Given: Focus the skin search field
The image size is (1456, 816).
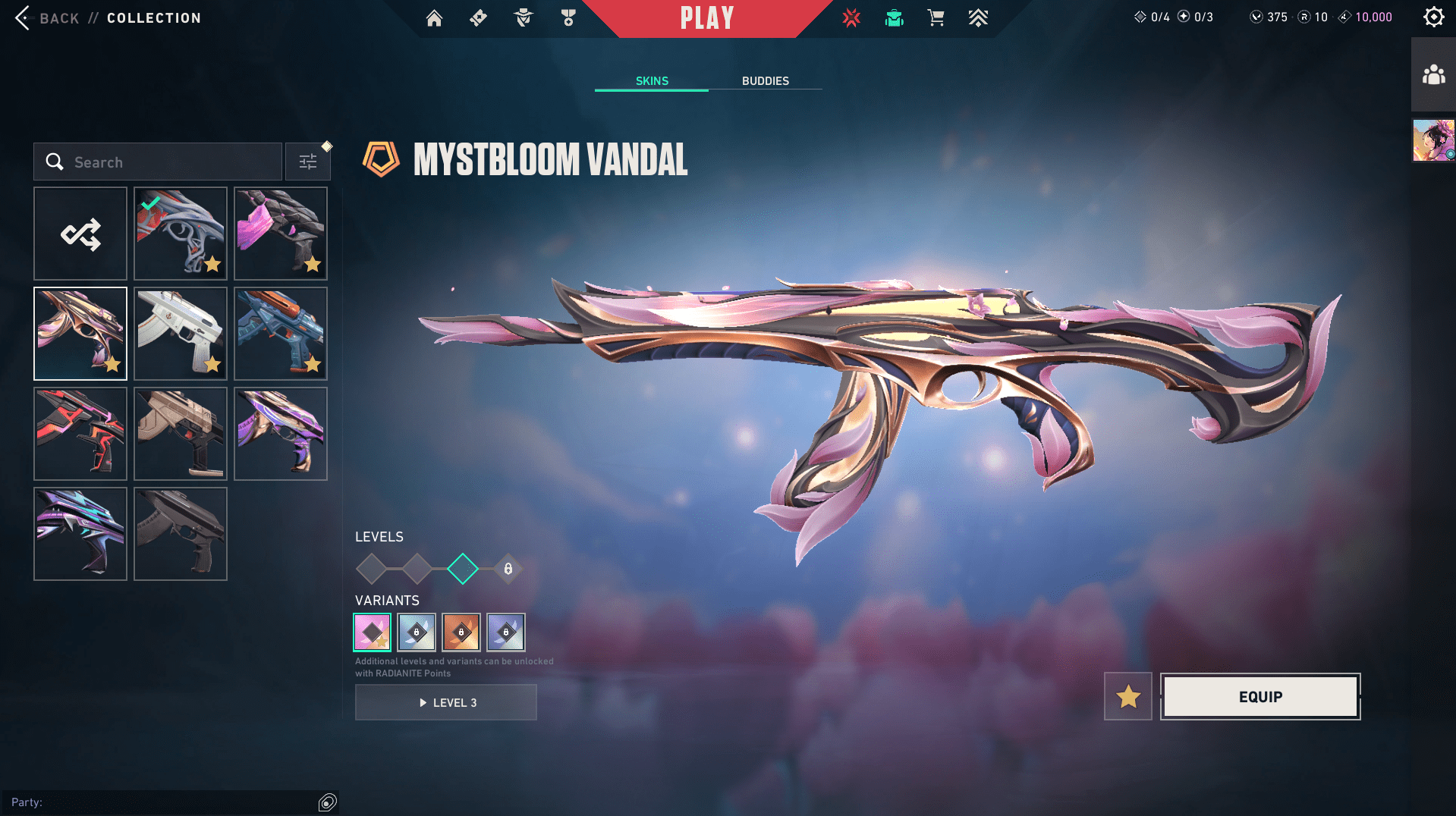Looking at the screenshot, I should (x=167, y=162).
